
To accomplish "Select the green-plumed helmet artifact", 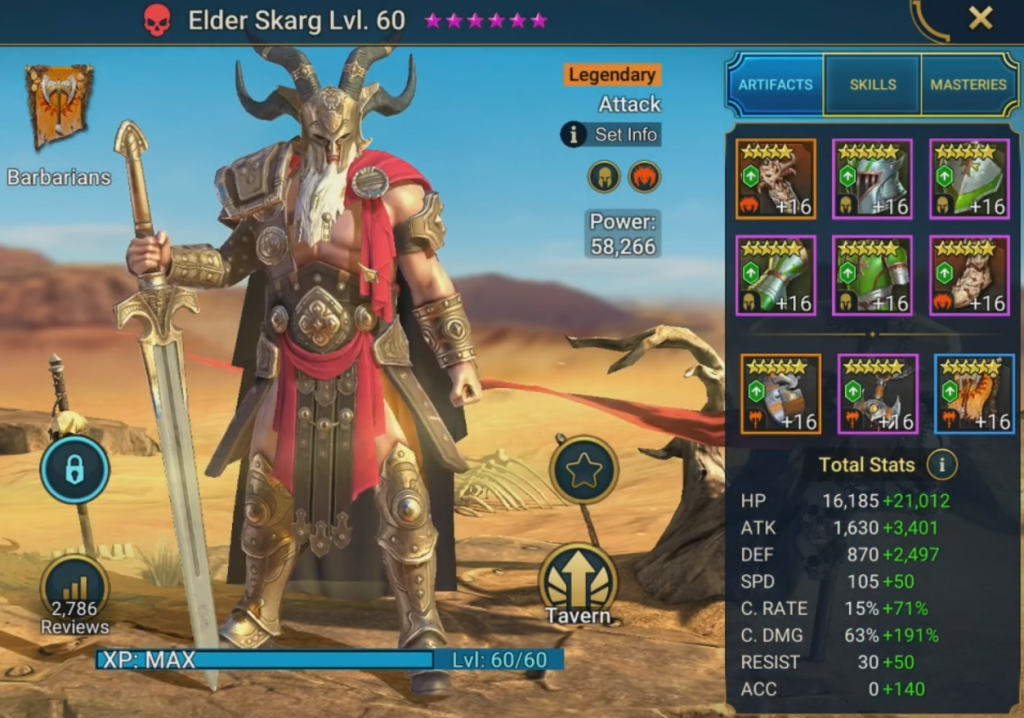I will pos(872,179).
